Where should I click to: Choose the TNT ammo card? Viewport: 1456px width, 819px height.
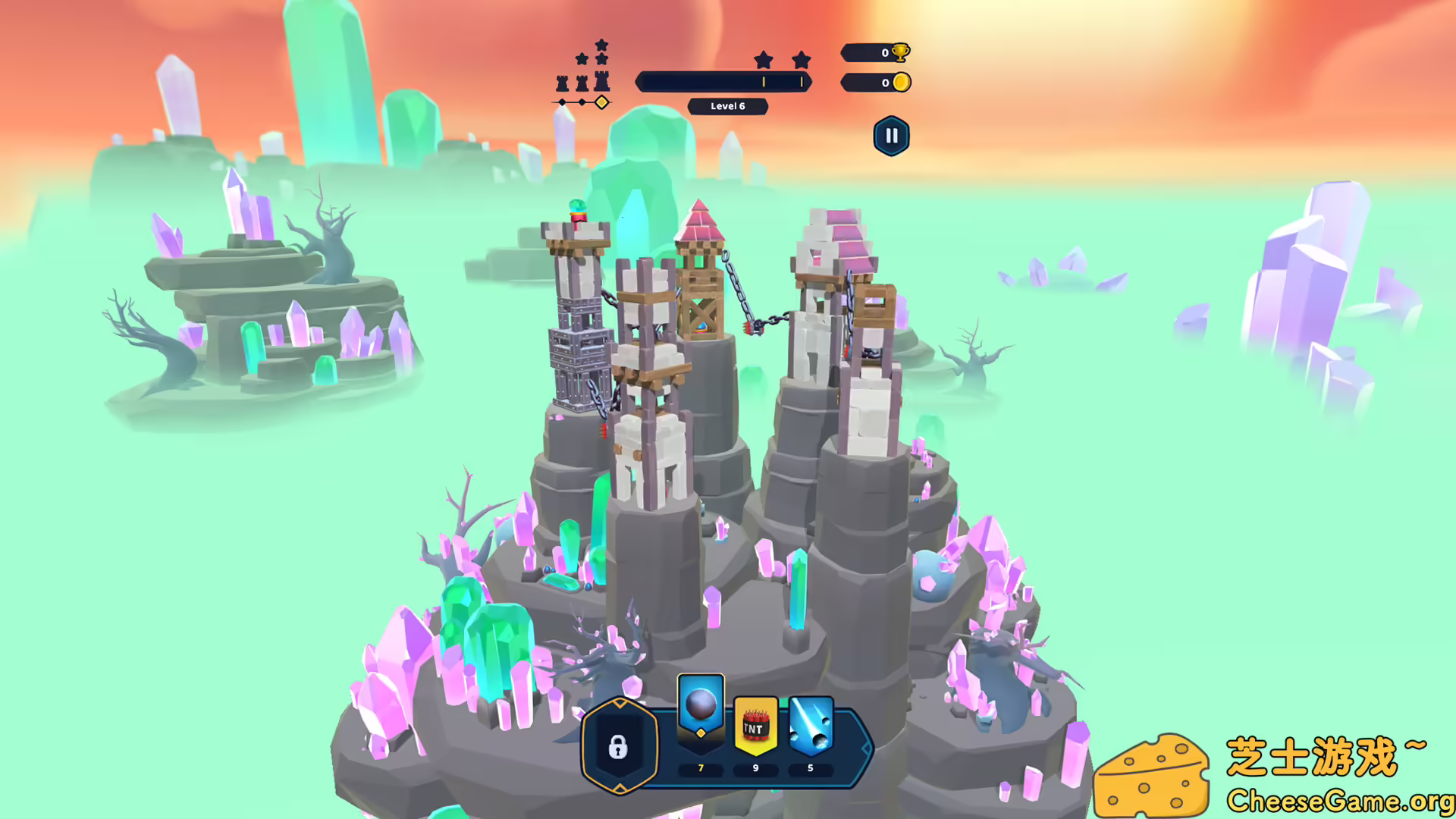[755, 726]
